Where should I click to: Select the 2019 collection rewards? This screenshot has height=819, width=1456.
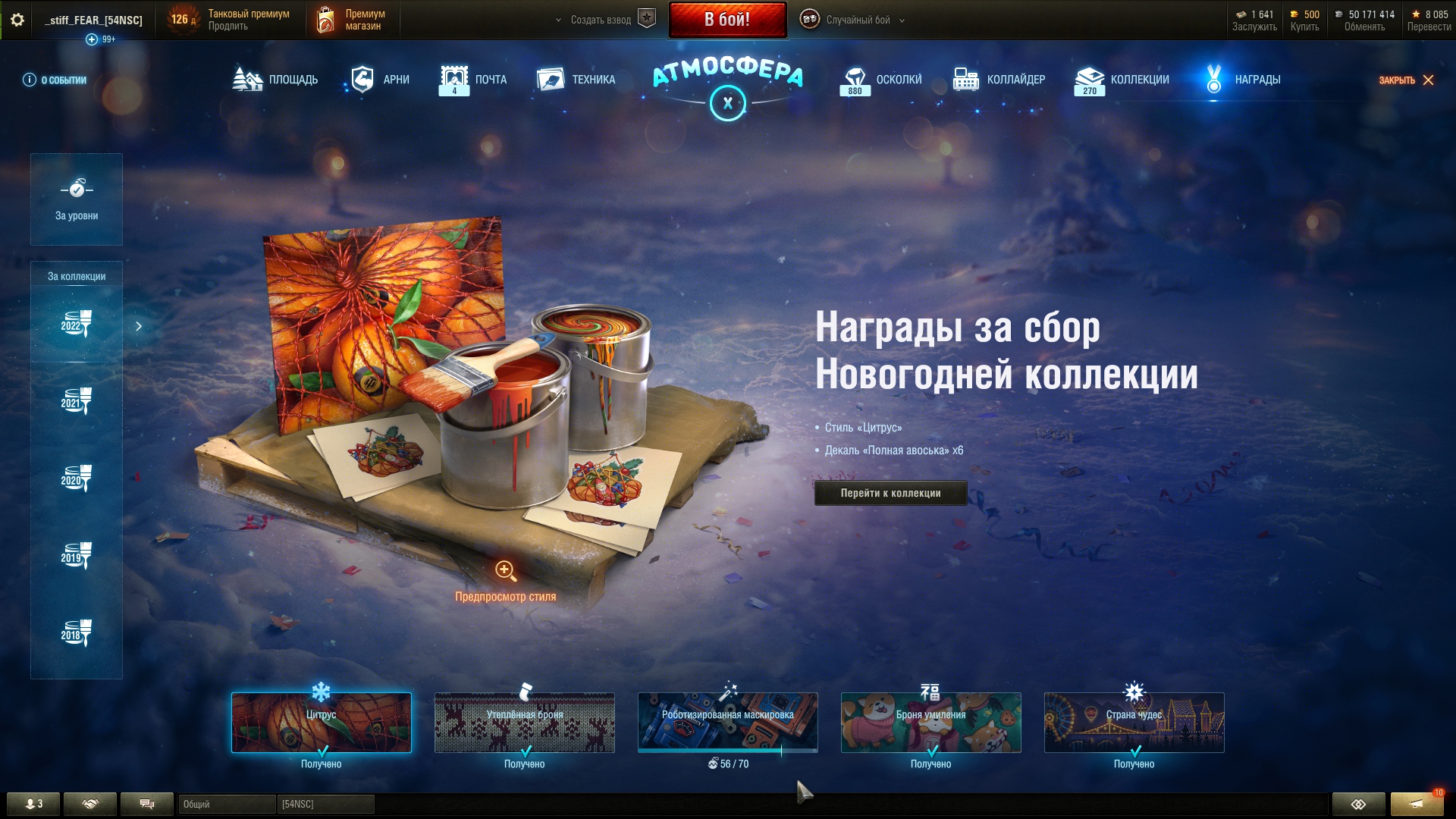pos(77,557)
